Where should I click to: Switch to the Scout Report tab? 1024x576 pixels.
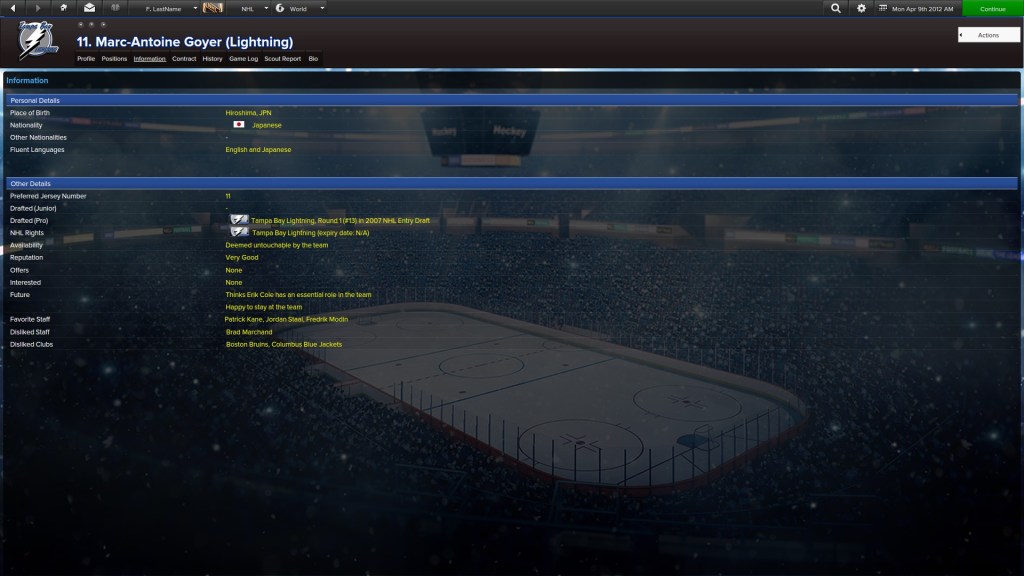point(282,59)
